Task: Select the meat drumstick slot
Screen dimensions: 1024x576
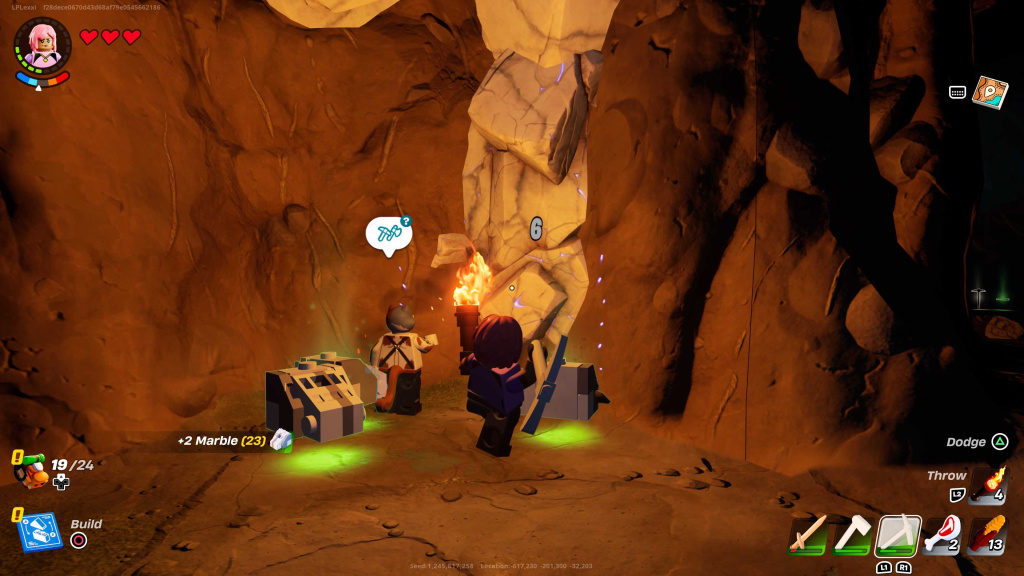Action: (x=942, y=535)
